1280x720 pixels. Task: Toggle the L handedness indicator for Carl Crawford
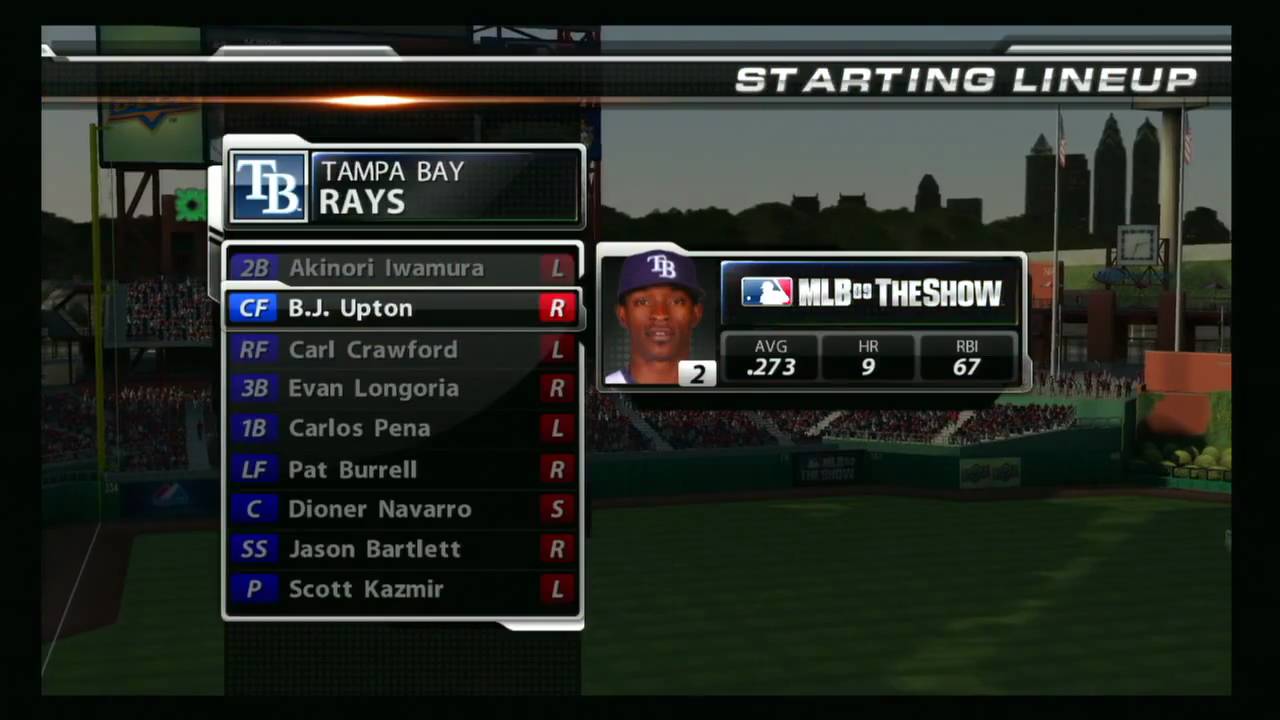pos(557,349)
